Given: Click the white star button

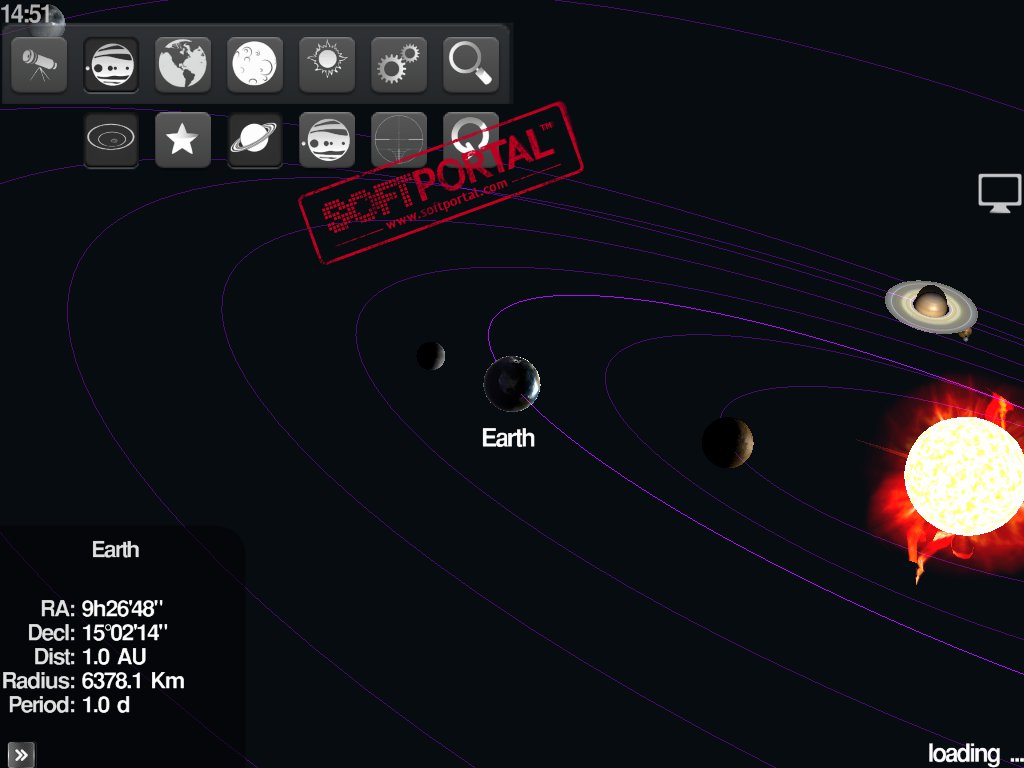Looking at the screenshot, I should pyautogui.click(x=183, y=139).
